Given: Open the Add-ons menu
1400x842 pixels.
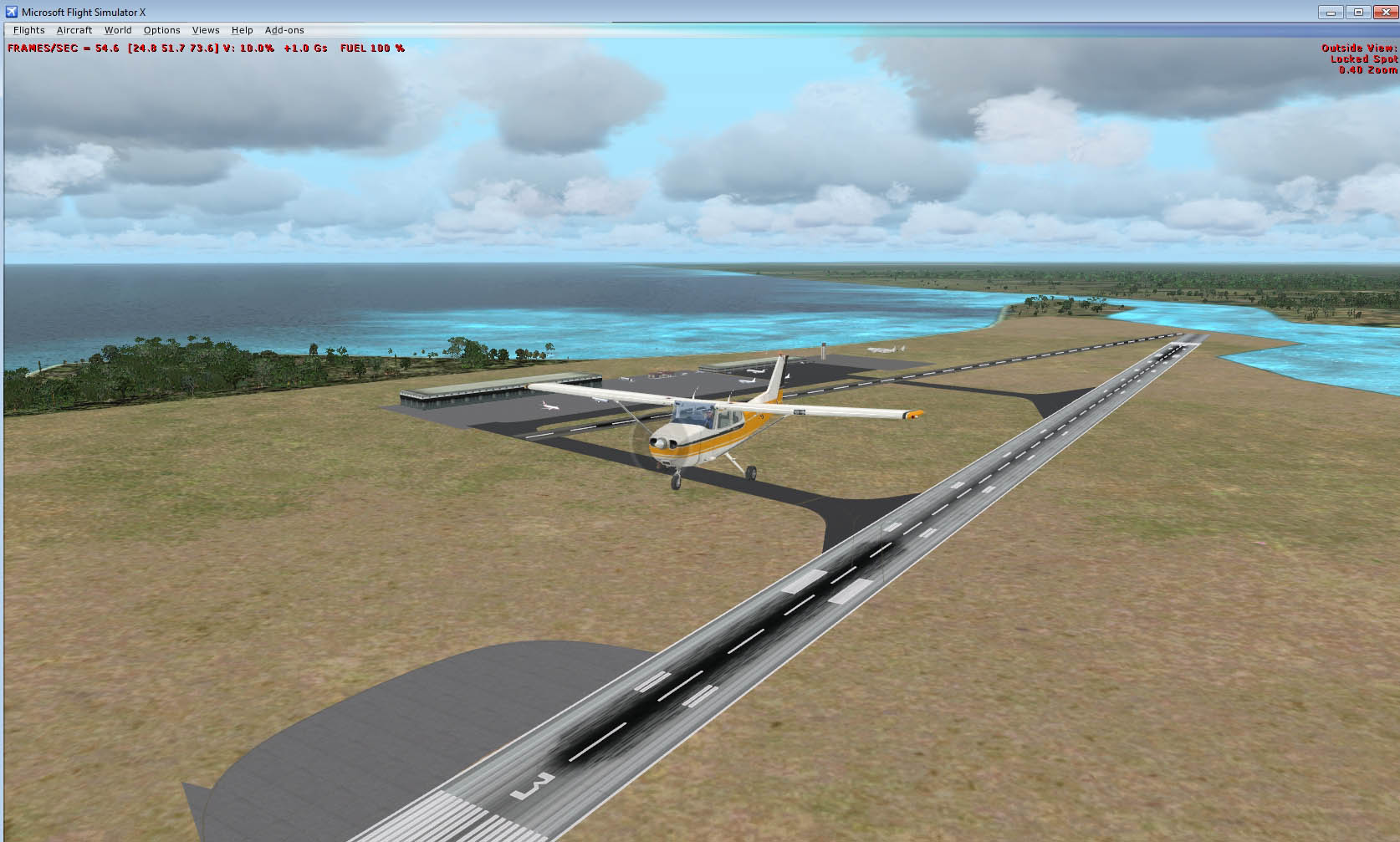Looking at the screenshot, I should pos(284,30).
